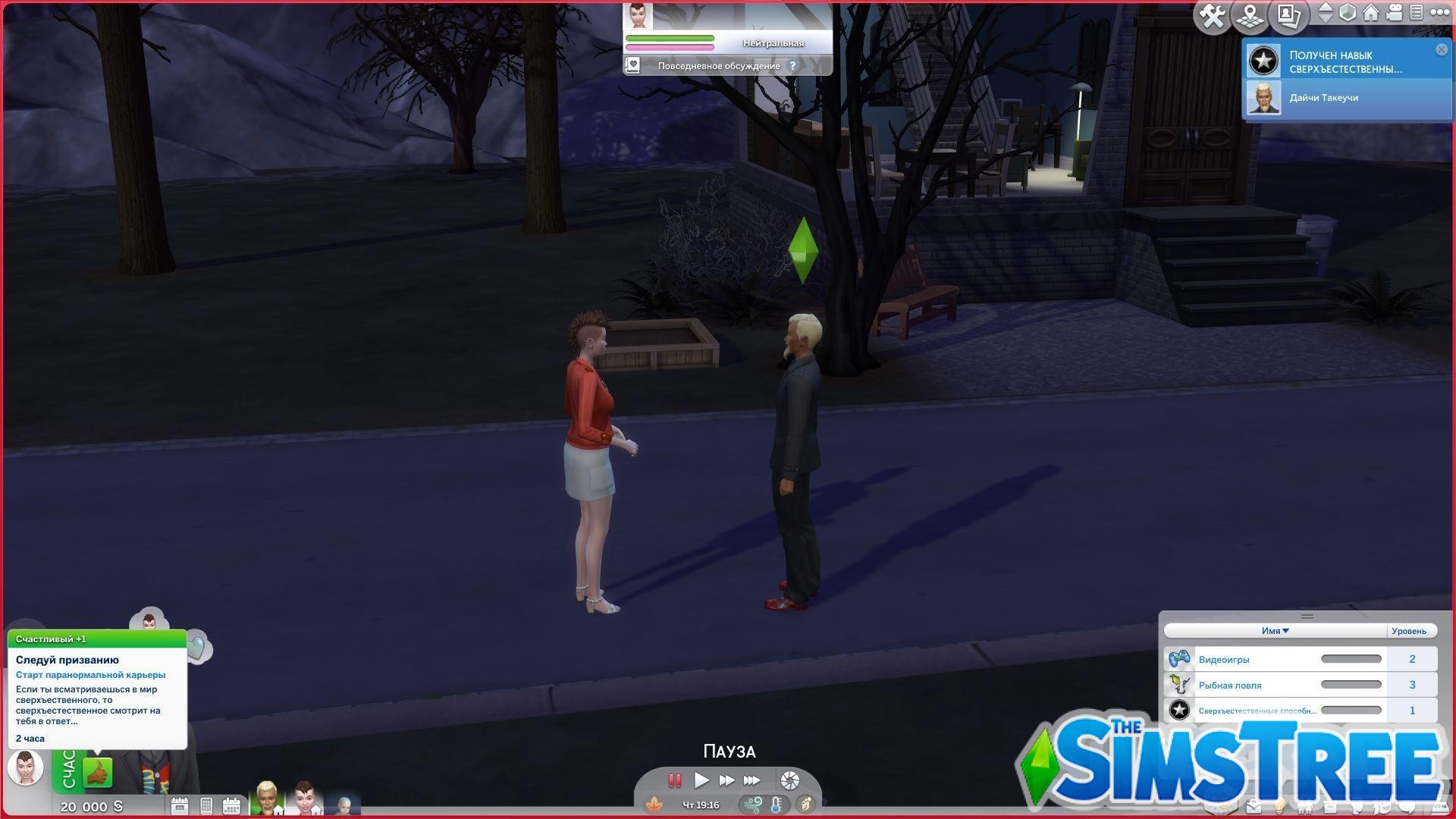Image resolution: width=1456 pixels, height=819 pixels.
Task: Click the home lot icon in the toolbar
Action: (x=1370, y=13)
